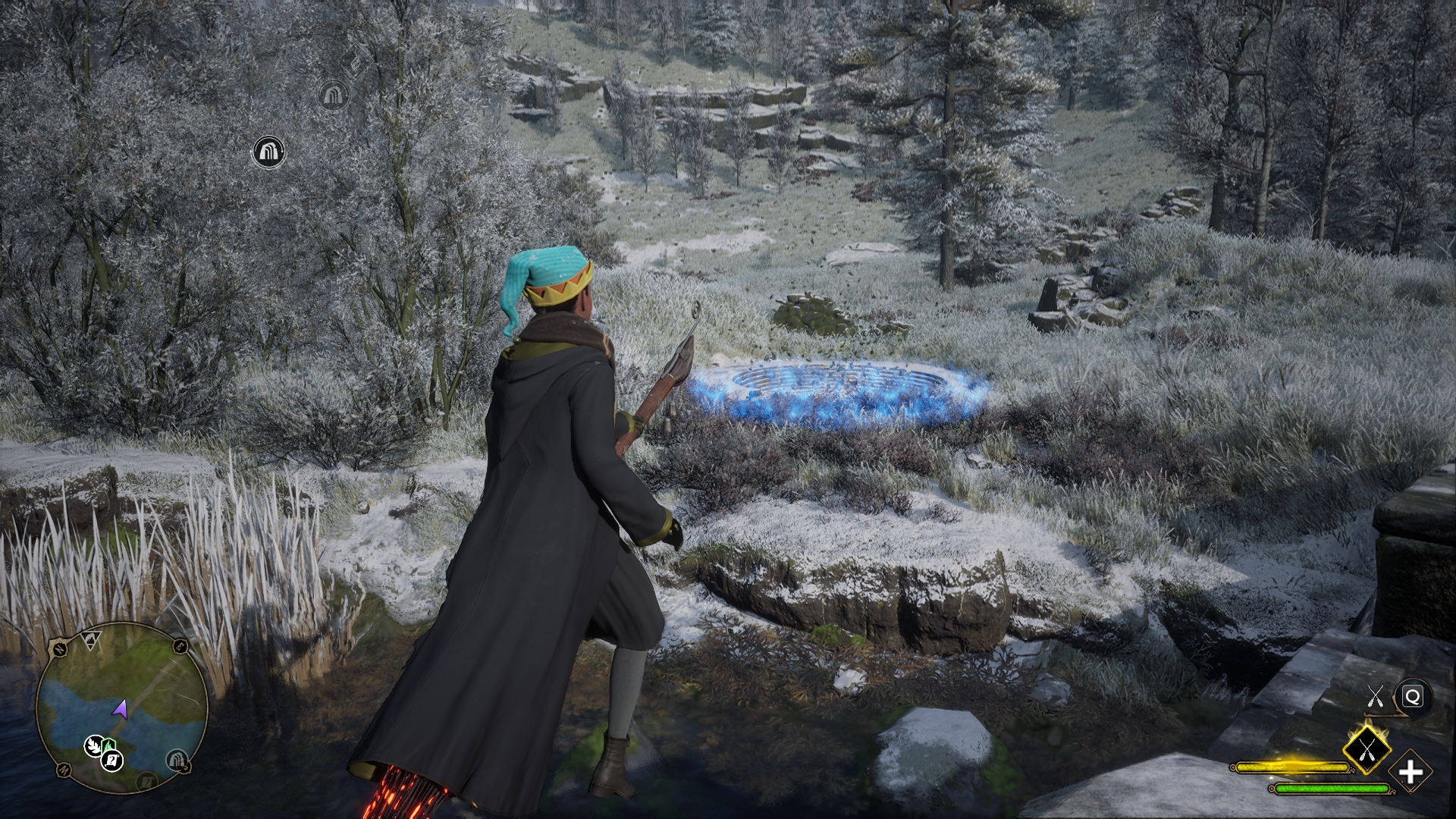
Task: Activate the yellow-glowing crossed brooms diamond
Action: [x=1366, y=750]
